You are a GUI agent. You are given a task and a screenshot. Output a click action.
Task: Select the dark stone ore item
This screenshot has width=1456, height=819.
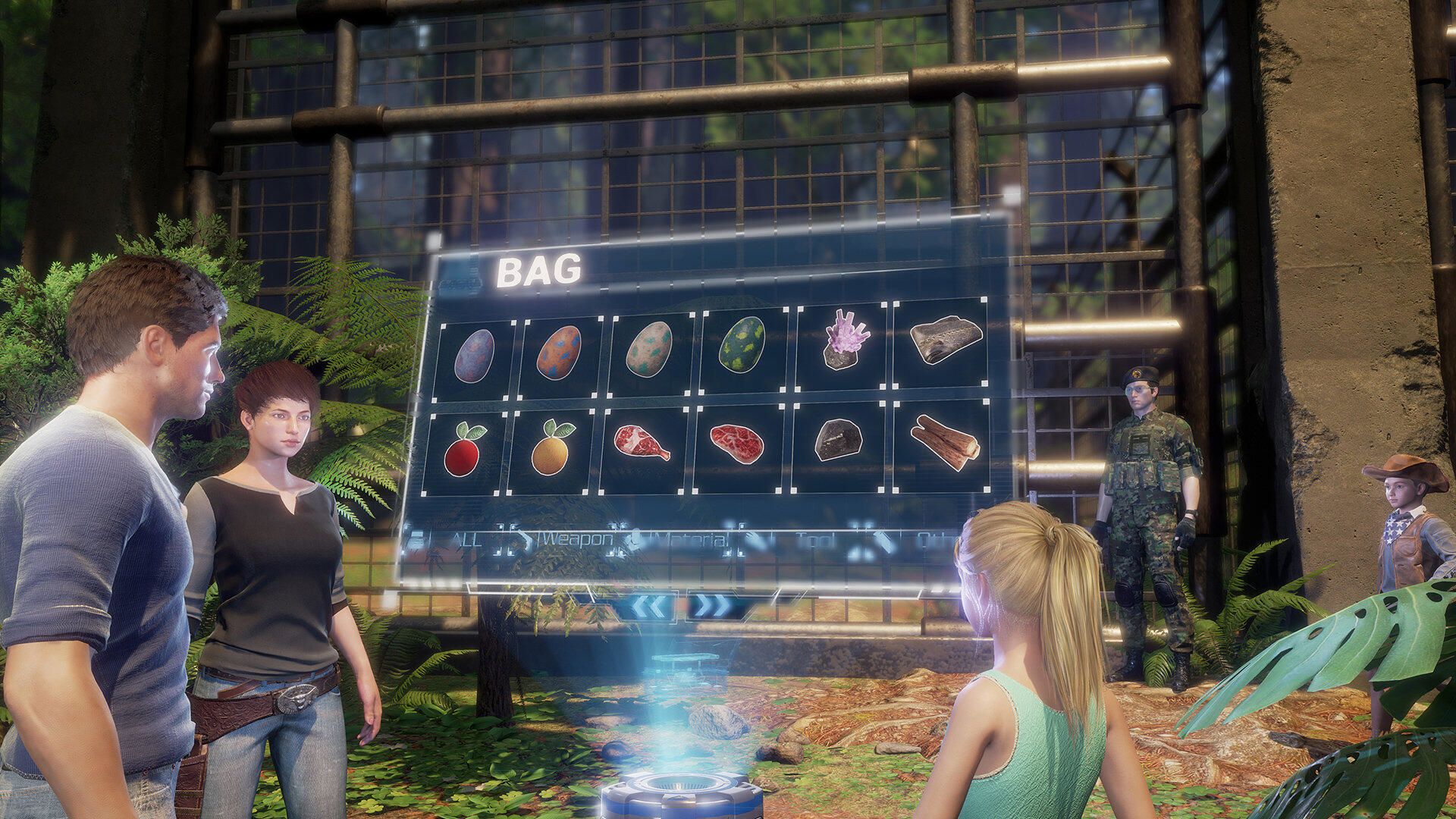pos(837,440)
